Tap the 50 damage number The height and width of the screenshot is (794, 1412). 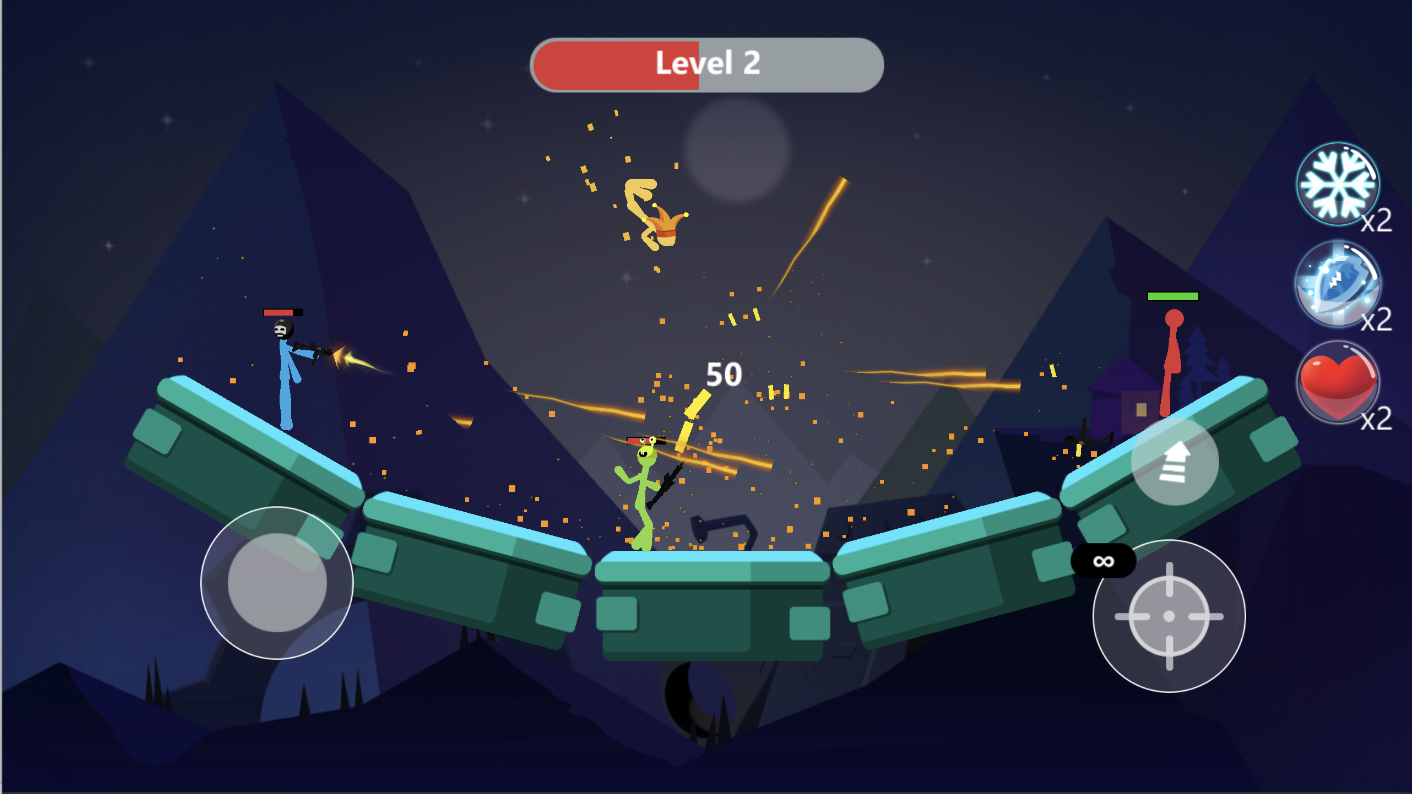point(724,375)
